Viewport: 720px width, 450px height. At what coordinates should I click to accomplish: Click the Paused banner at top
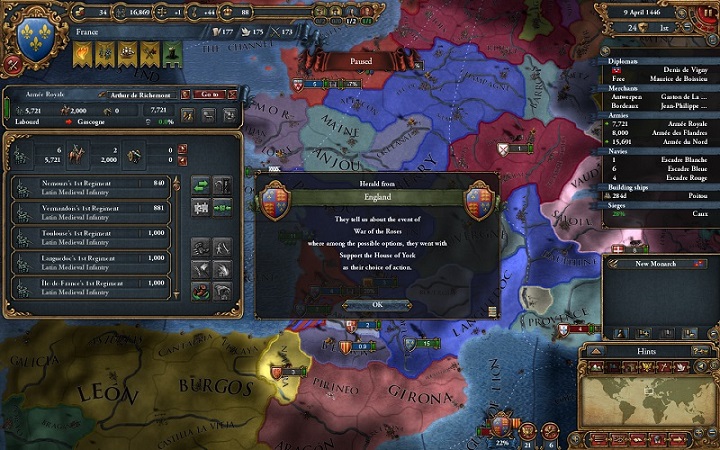pyautogui.click(x=360, y=61)
